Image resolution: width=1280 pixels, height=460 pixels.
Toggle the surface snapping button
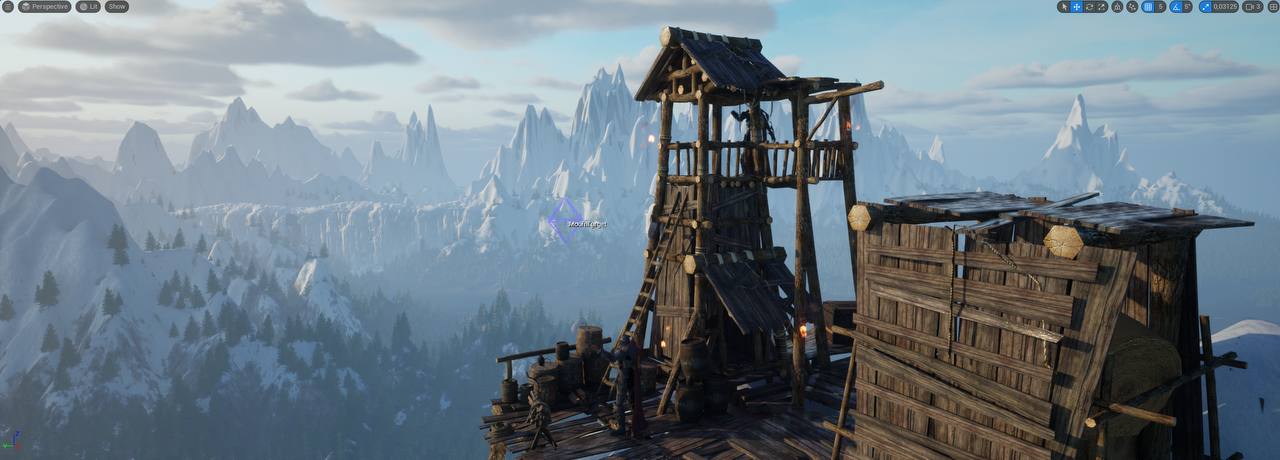[x=1132, y=6]
